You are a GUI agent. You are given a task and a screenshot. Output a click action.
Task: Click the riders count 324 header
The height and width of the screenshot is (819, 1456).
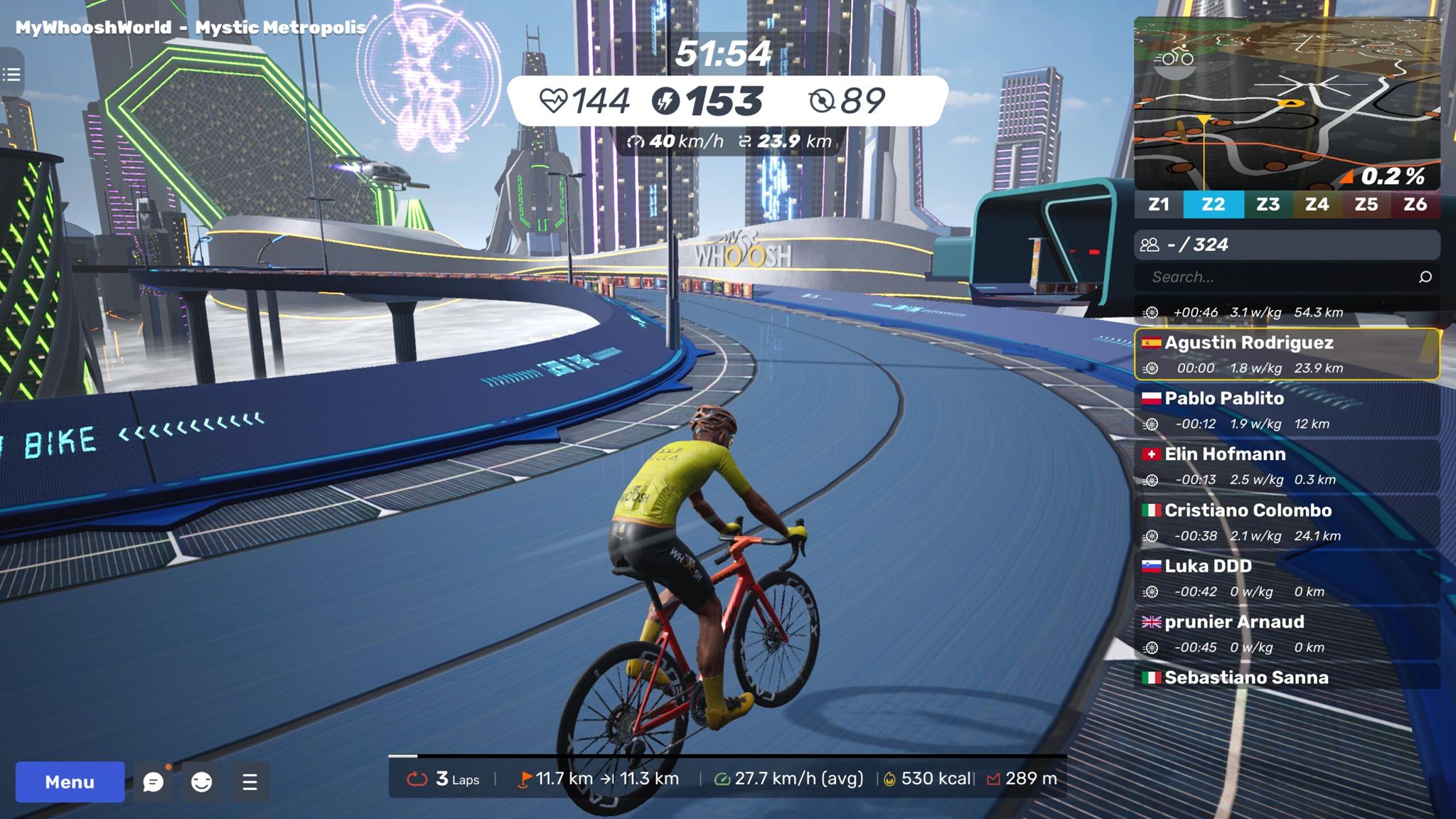[1287, 245]
